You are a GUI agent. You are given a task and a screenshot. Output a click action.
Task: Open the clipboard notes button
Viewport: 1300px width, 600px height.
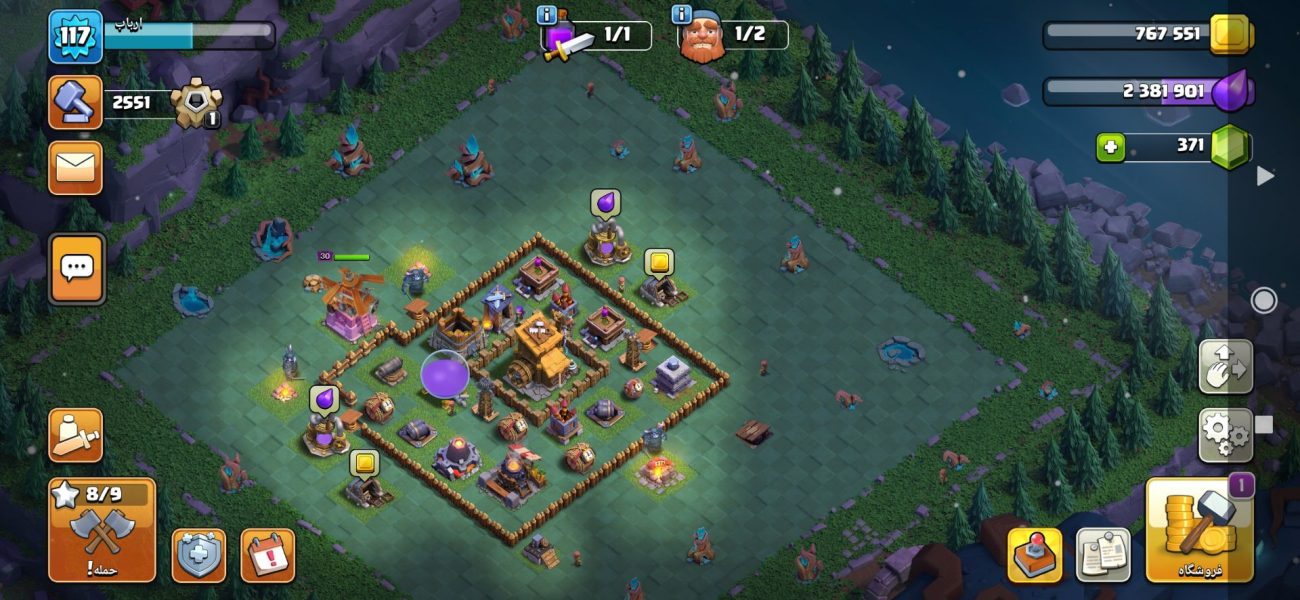pos(1102,555)
